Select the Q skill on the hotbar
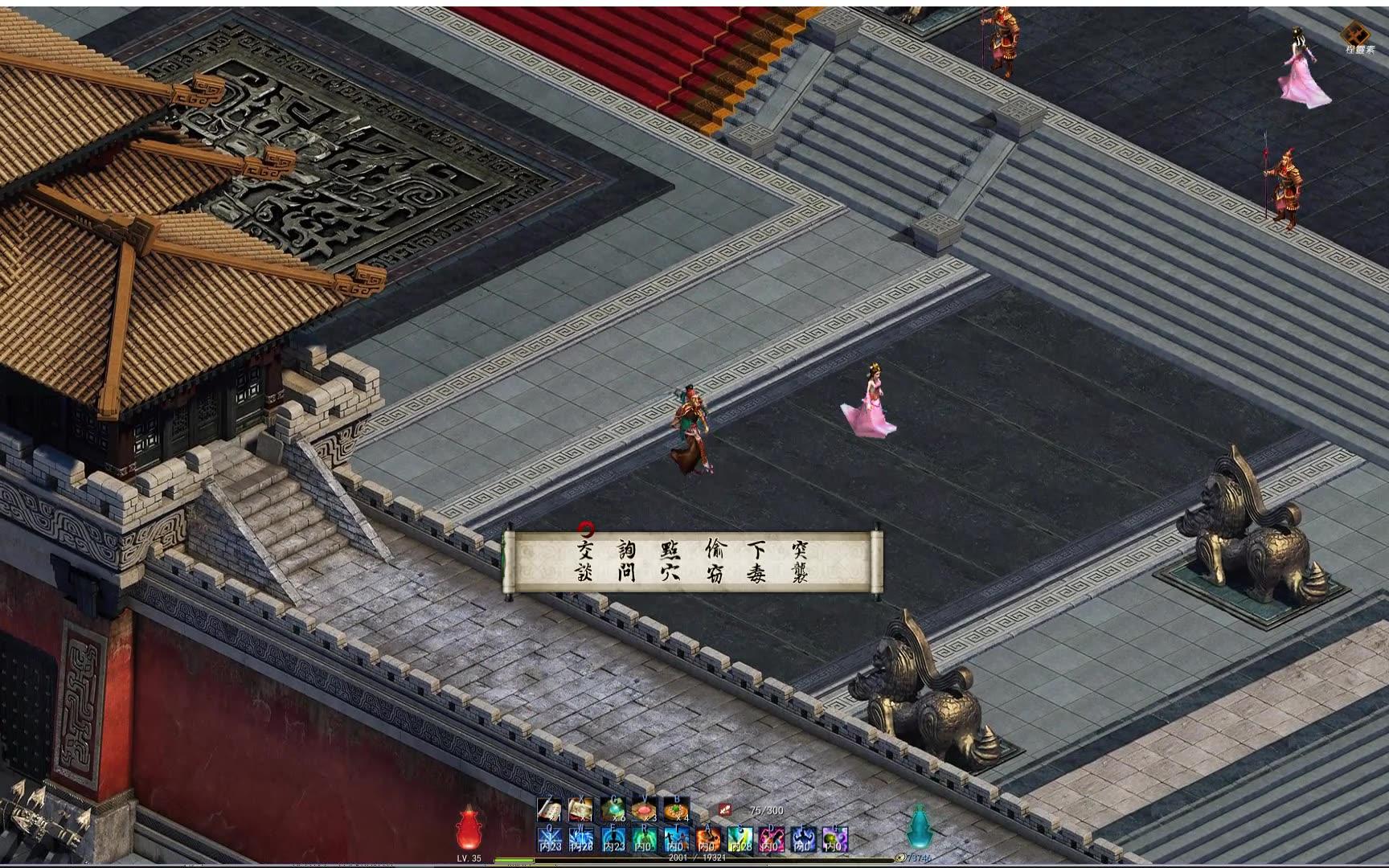The image size is (1389, 868). [x=551, y=837]
